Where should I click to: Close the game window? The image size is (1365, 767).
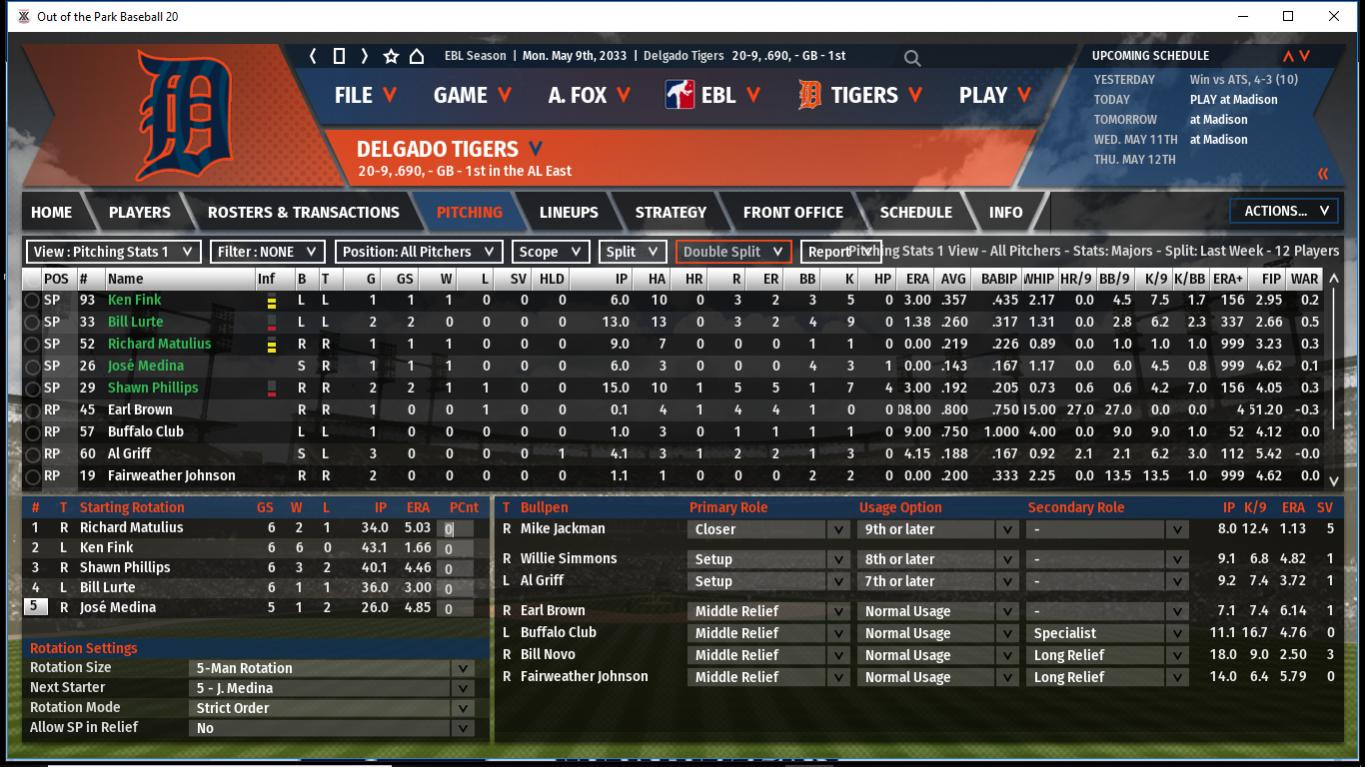[x=1334, y=16]
